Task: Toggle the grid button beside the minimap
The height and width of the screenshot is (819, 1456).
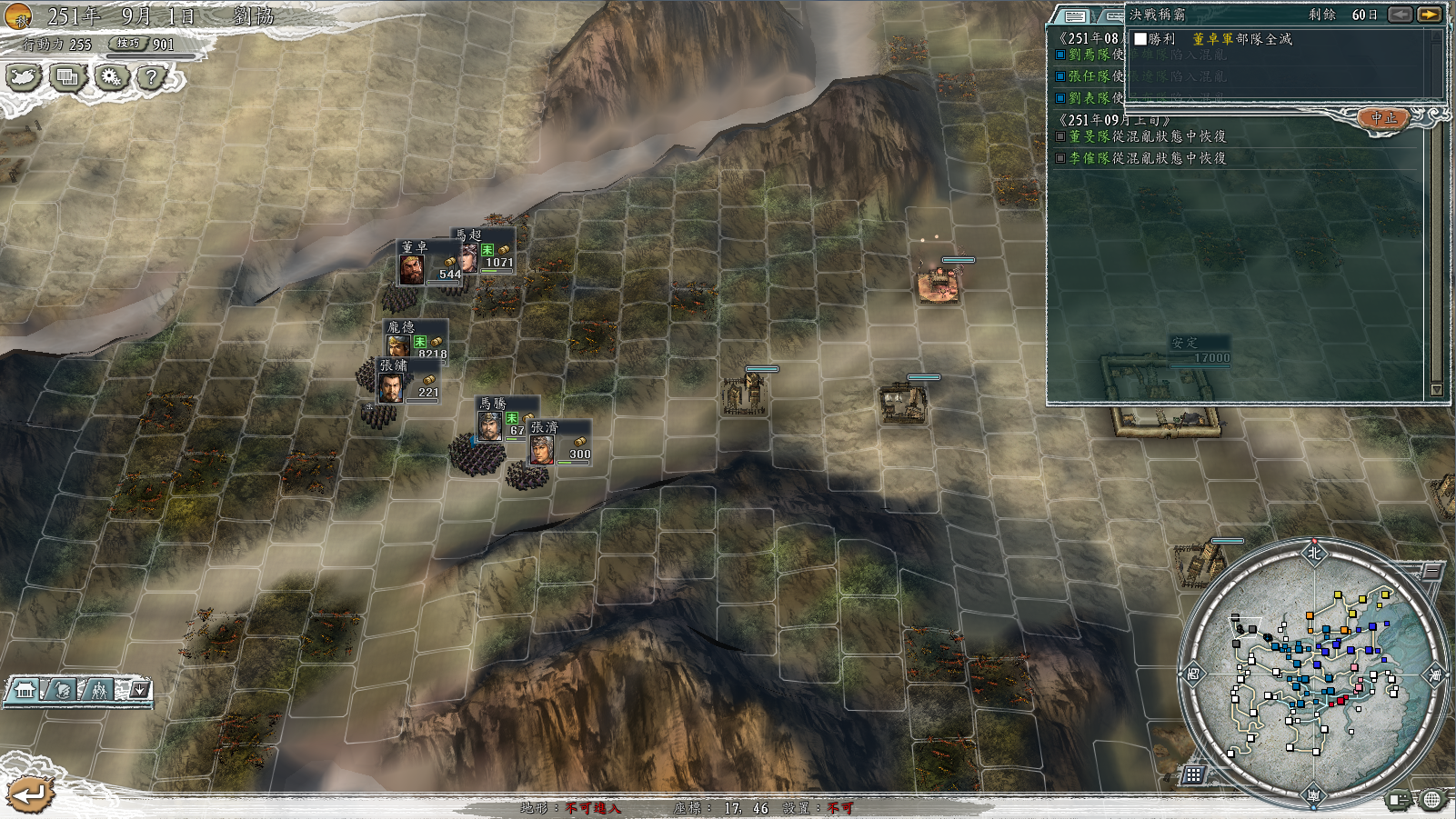Action: coord(1193,774)
